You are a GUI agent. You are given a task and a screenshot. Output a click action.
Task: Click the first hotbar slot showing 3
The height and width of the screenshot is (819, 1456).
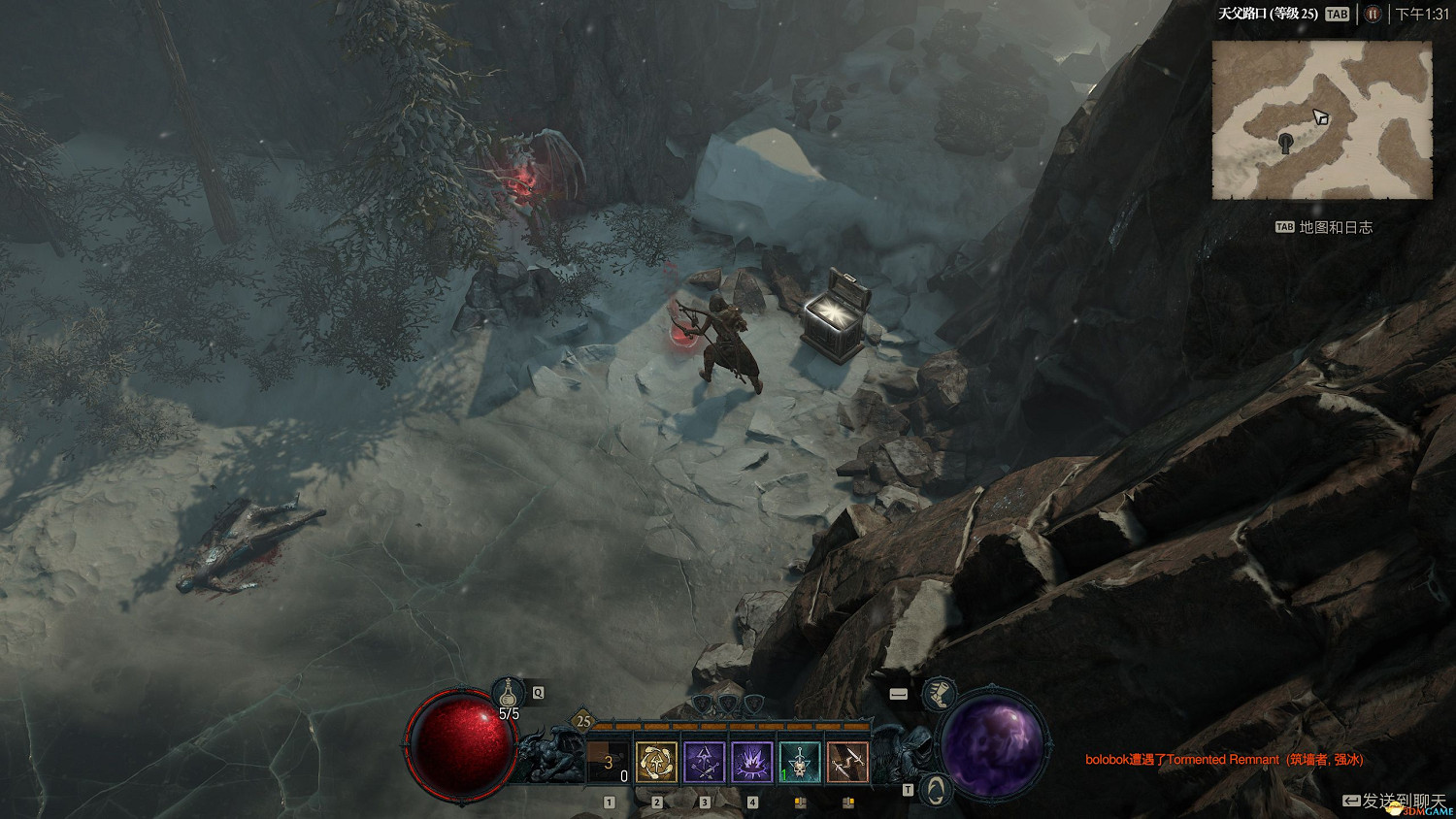609,762
